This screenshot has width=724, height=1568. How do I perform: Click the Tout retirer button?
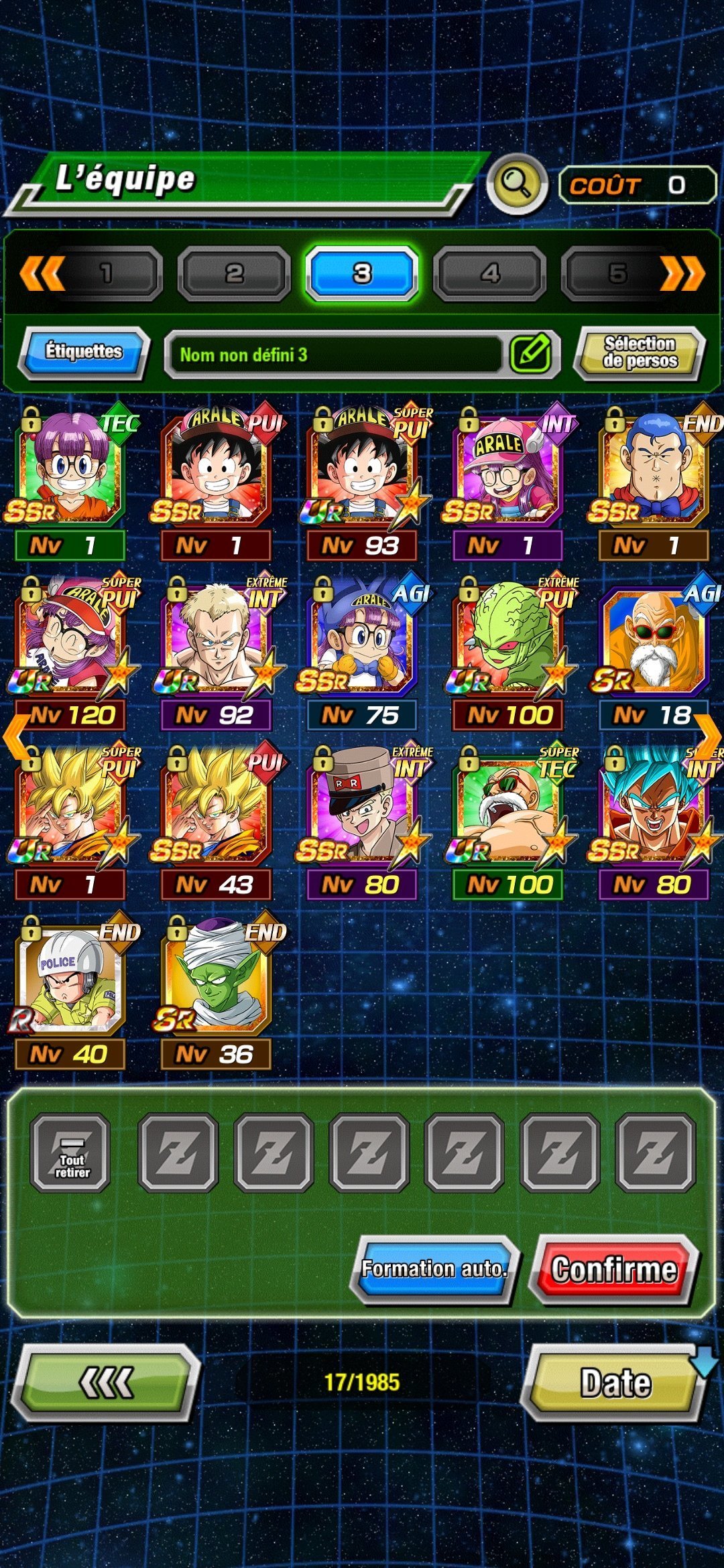71,1153
